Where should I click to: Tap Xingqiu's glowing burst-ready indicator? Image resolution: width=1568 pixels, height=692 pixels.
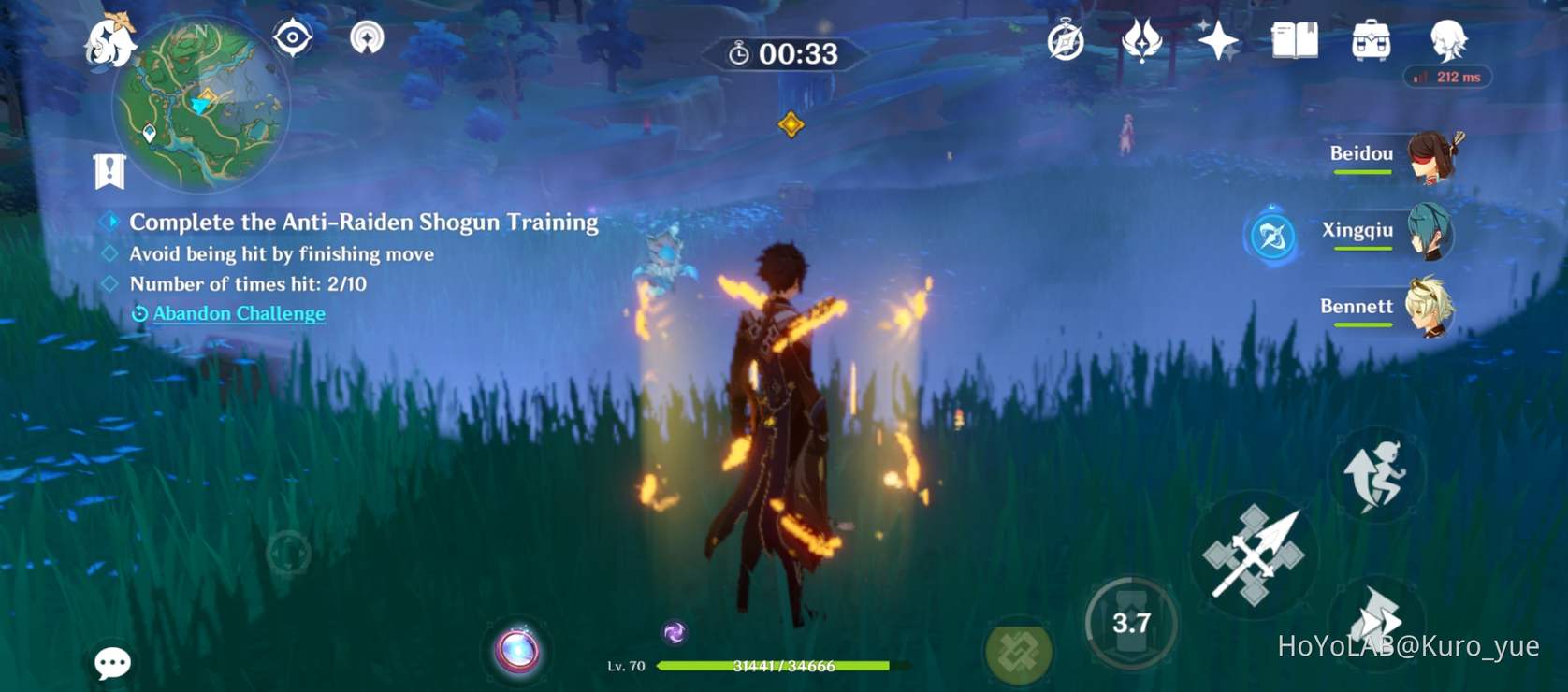coord(1272,237)
